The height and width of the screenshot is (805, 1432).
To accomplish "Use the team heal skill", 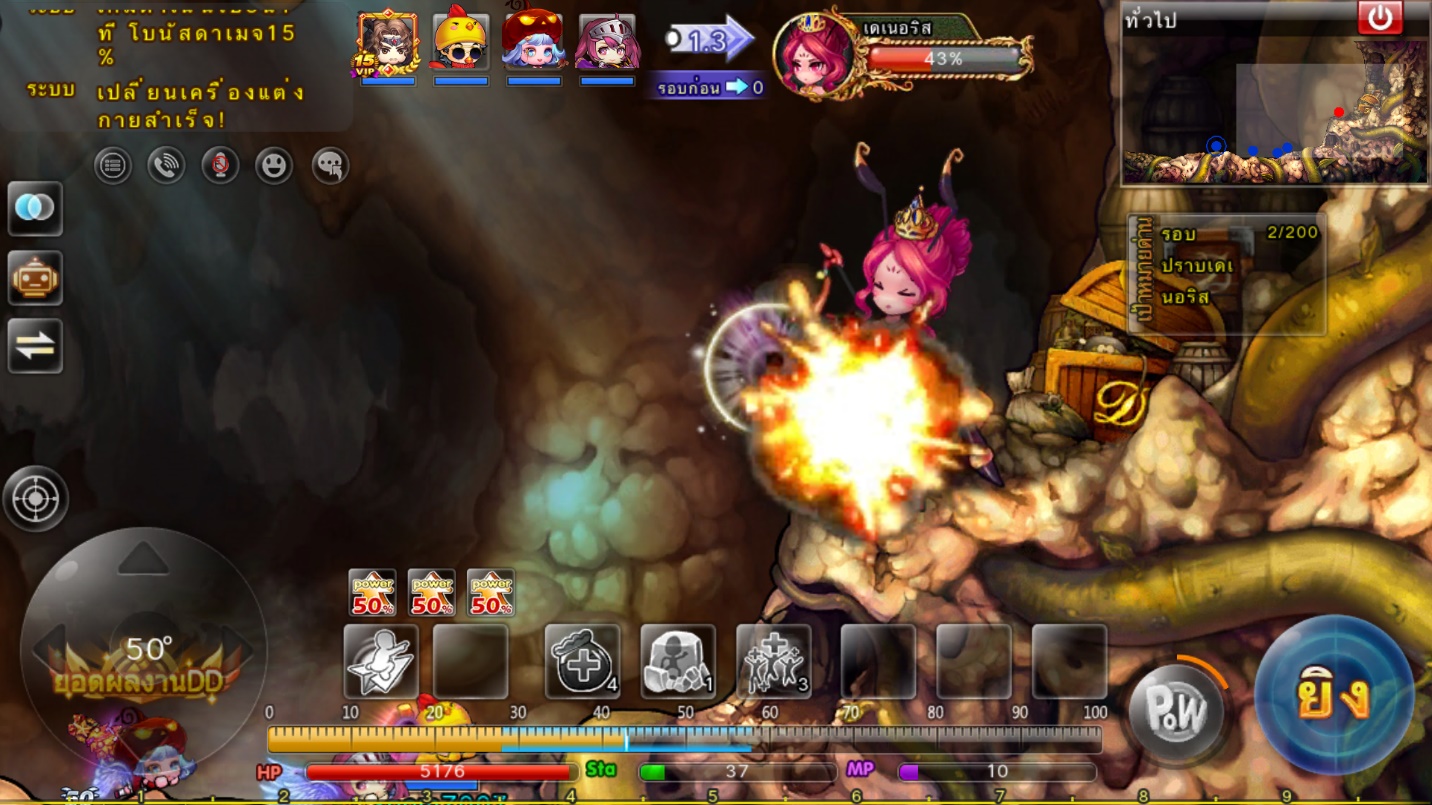I will tap(773, 661).
